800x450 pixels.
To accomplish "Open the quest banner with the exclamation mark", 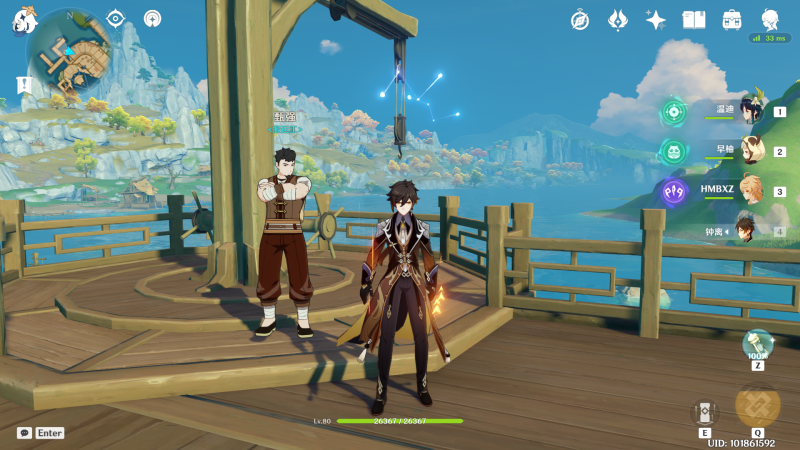I will tap(24, 85).
